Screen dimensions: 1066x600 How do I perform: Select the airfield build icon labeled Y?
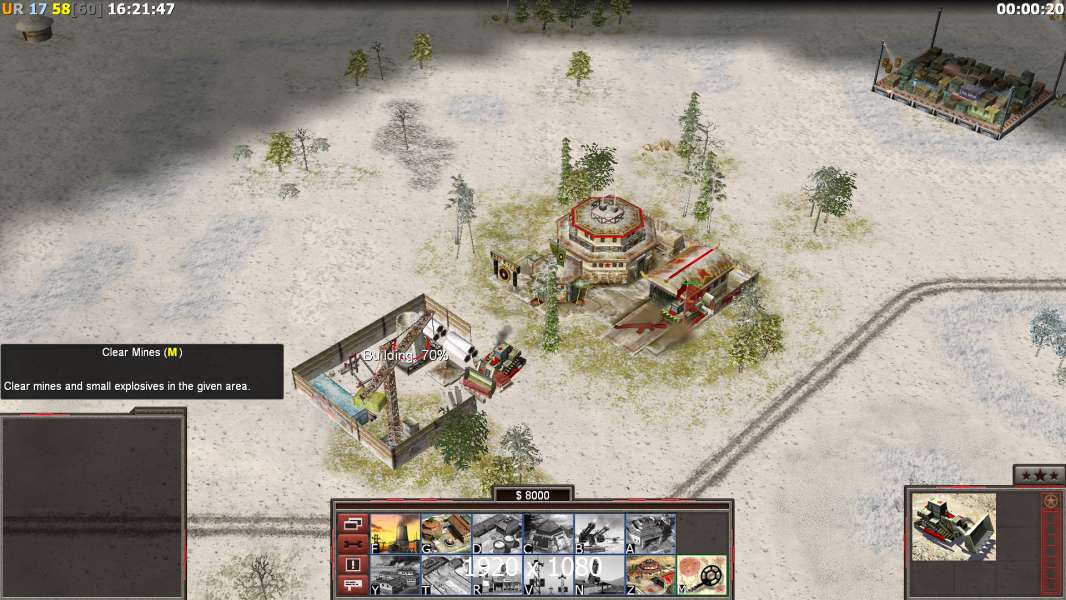click(x=395, y=574)
